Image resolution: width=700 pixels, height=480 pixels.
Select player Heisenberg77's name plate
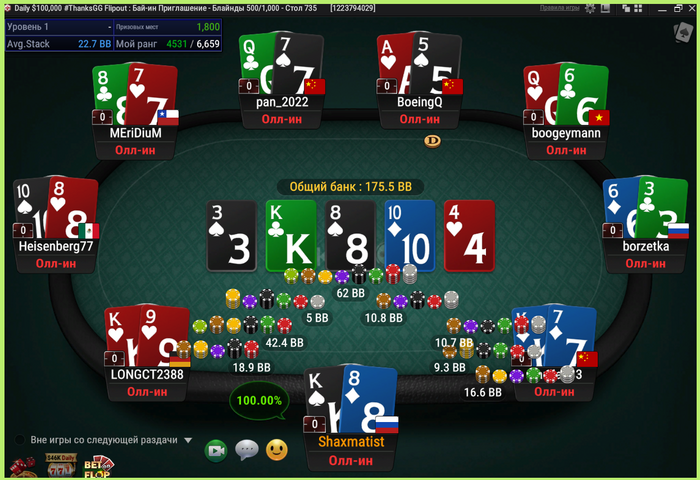click(56, 245)
